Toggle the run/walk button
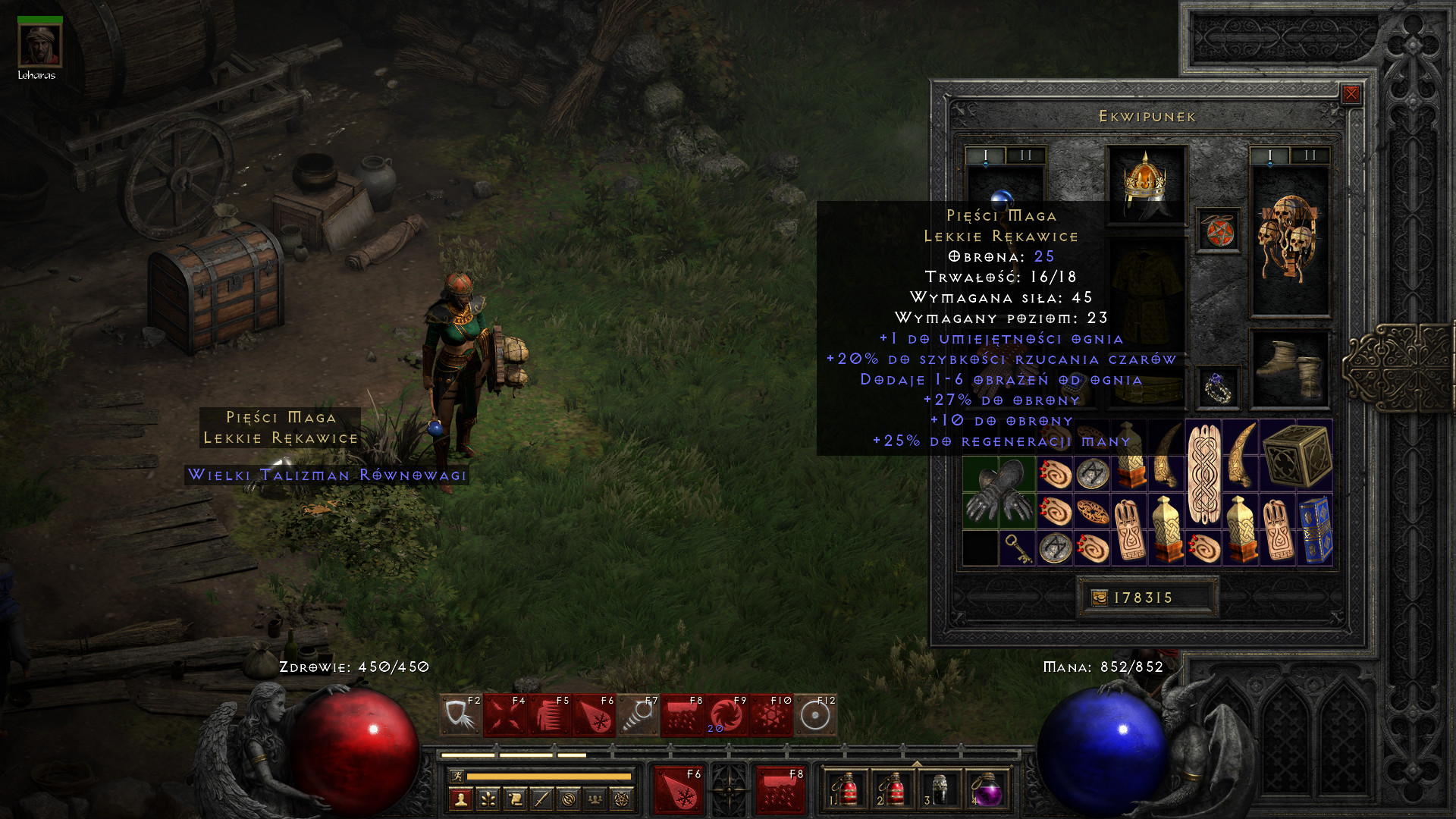Screen dimensions: 1456x819 [457, 776]
